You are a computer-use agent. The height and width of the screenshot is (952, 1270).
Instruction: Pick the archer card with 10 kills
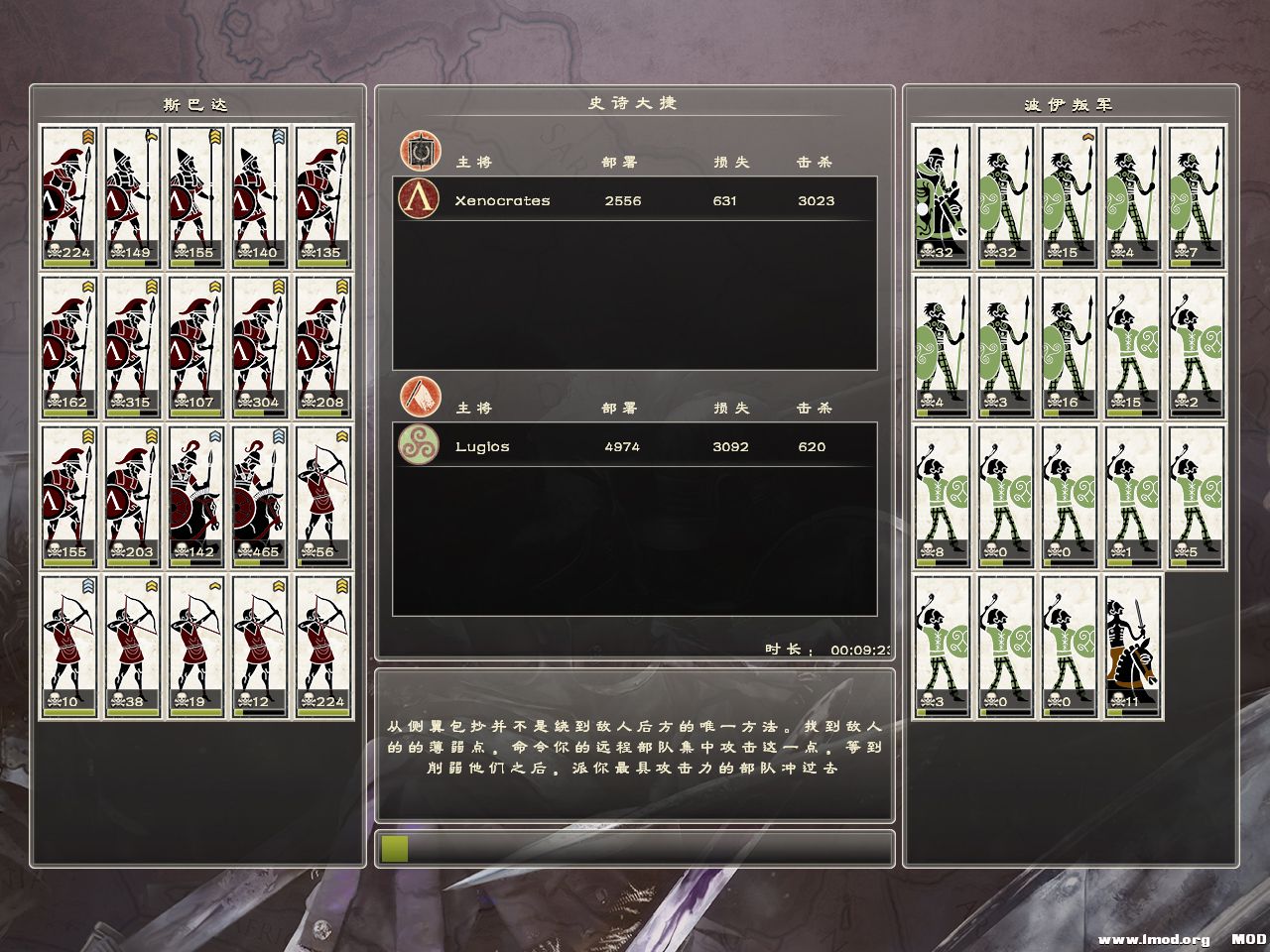[x=68, y=647]
